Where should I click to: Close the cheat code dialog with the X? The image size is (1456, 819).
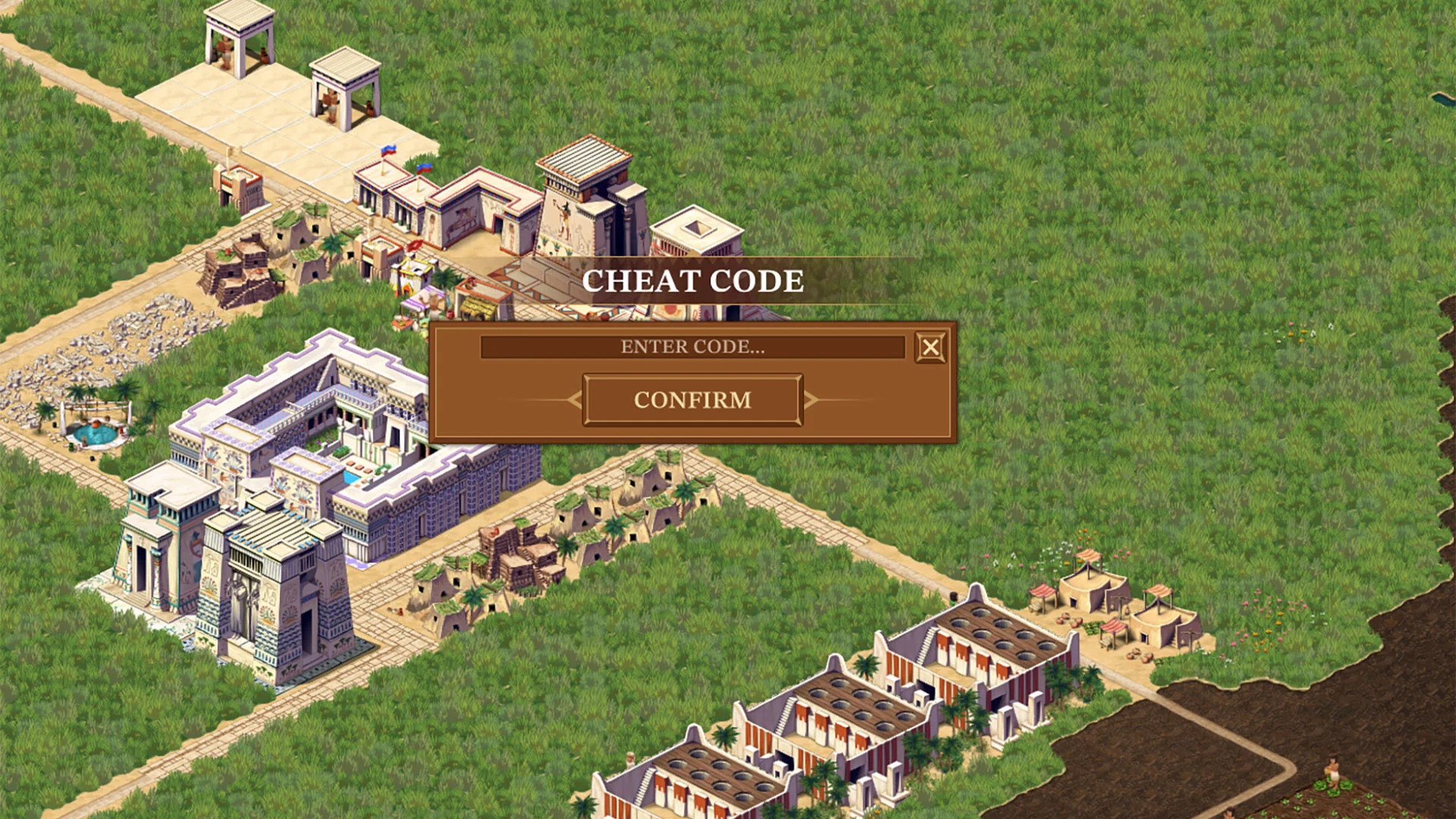[930, 347]
